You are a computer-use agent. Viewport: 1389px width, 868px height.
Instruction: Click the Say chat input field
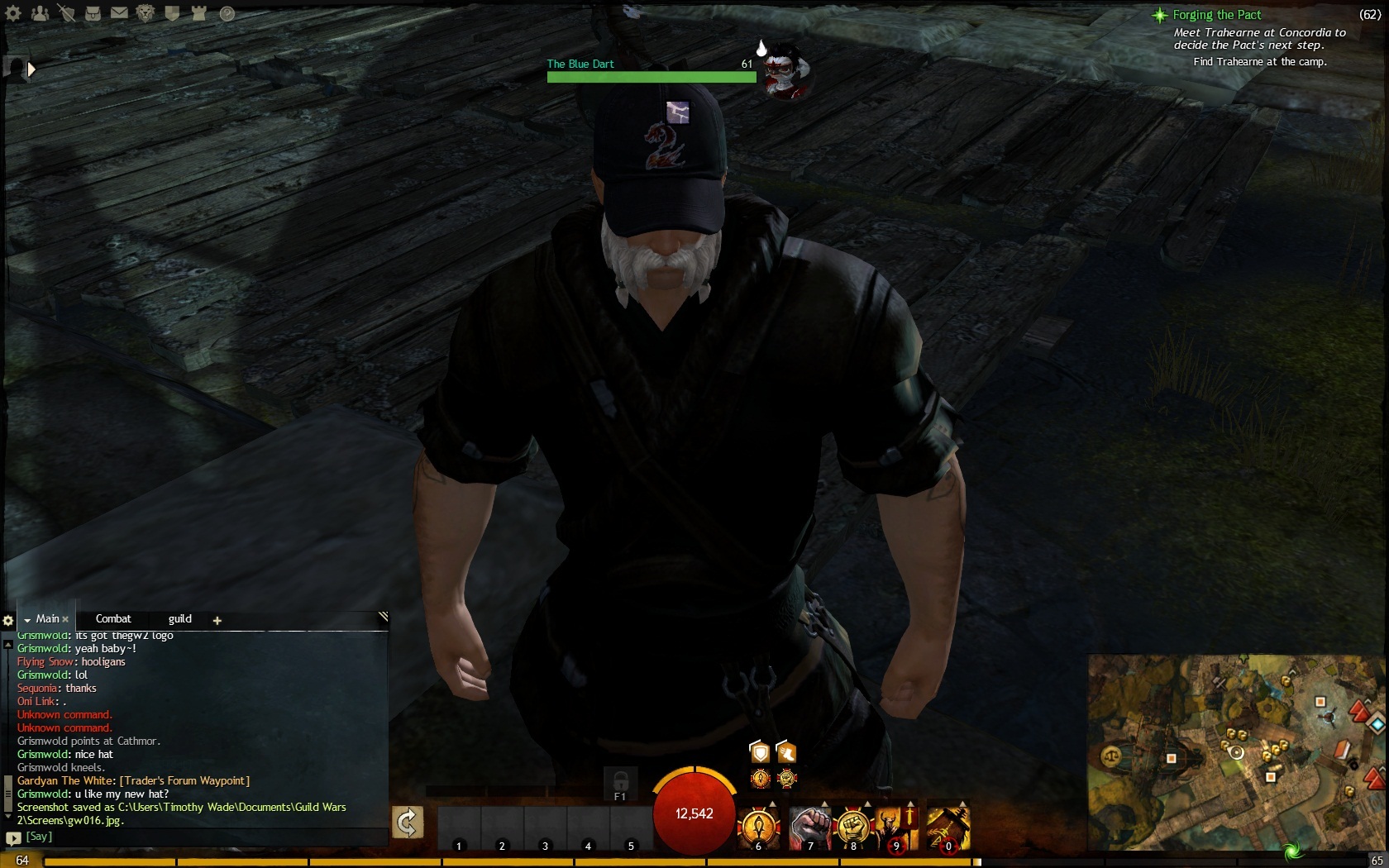click(x=198, y=837)
